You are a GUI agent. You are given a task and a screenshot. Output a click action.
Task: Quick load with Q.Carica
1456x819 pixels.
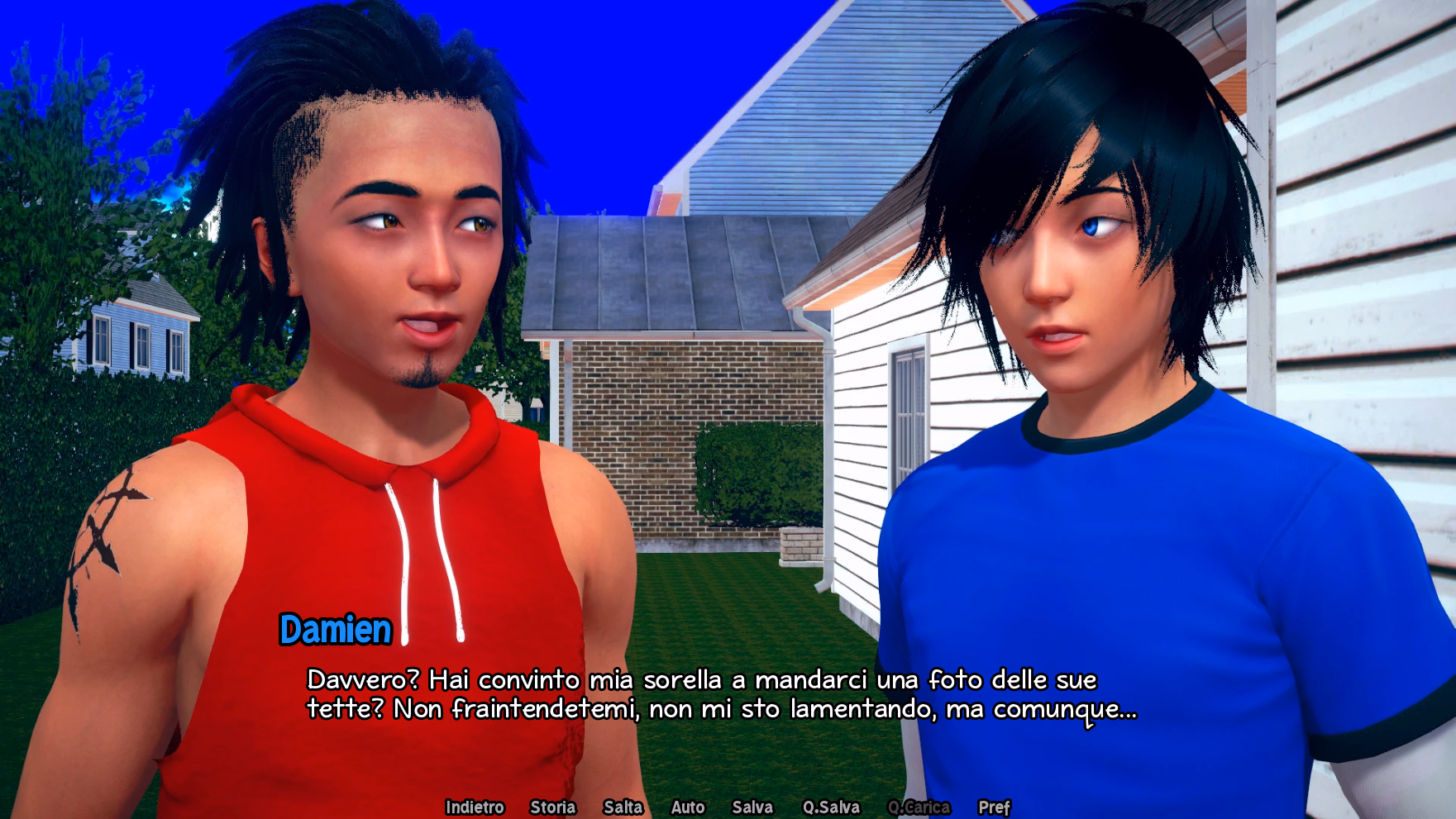coord(919,807)
